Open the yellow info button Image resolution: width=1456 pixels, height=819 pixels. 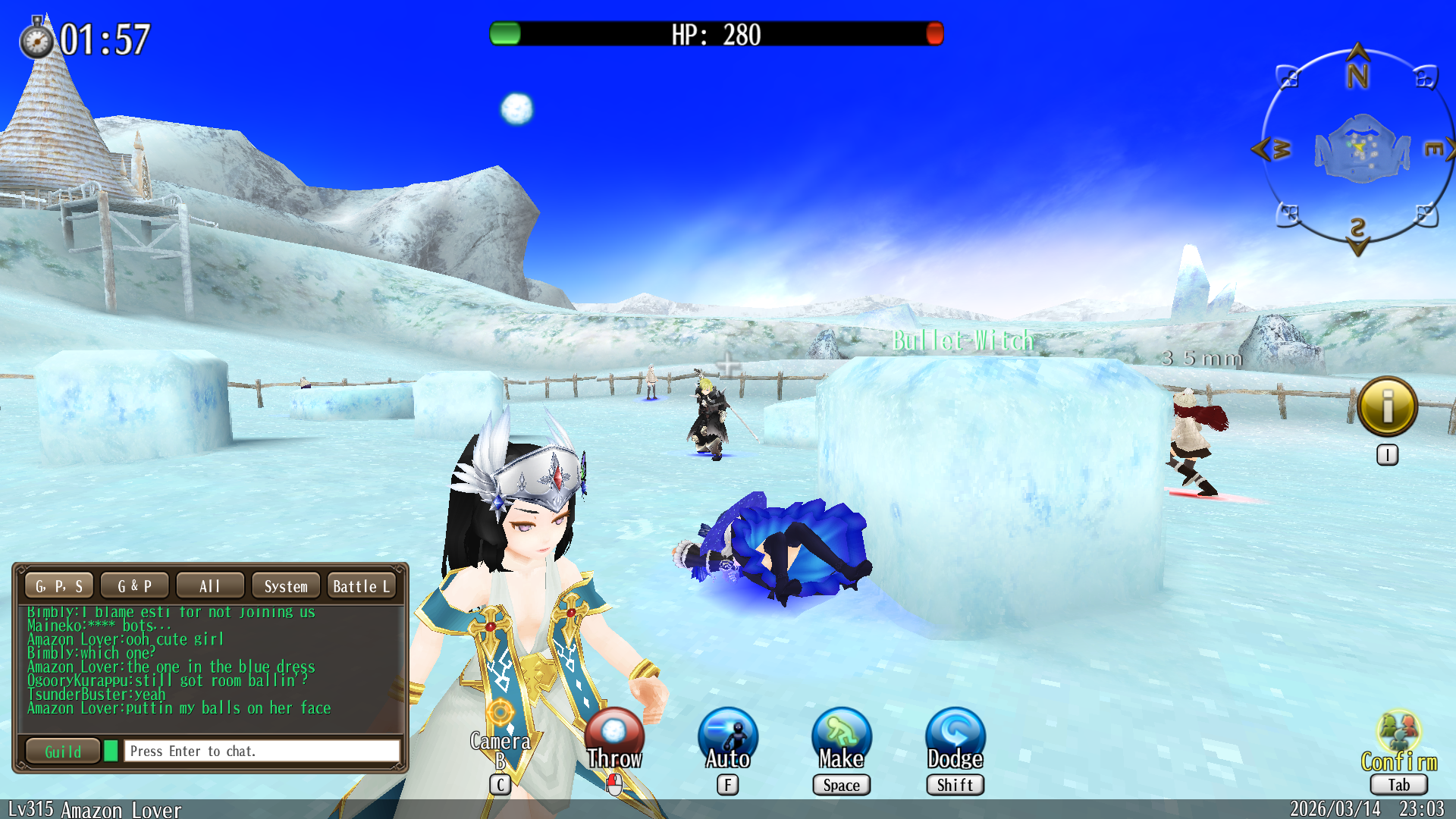[1388, 406]
